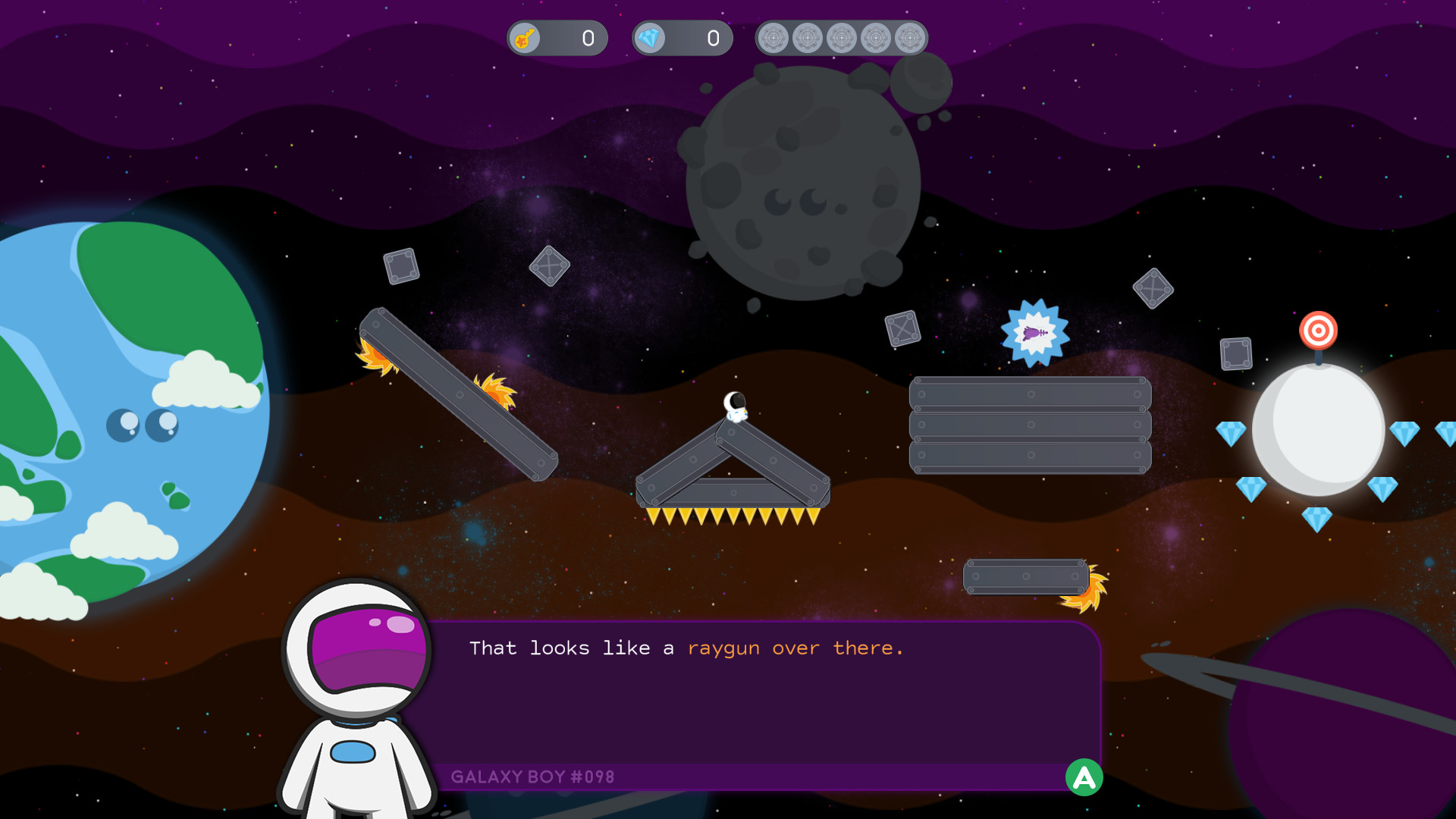Click the last medal slot in the HUD
This screenshot has width=1456, height=819.
click(908, 36)
